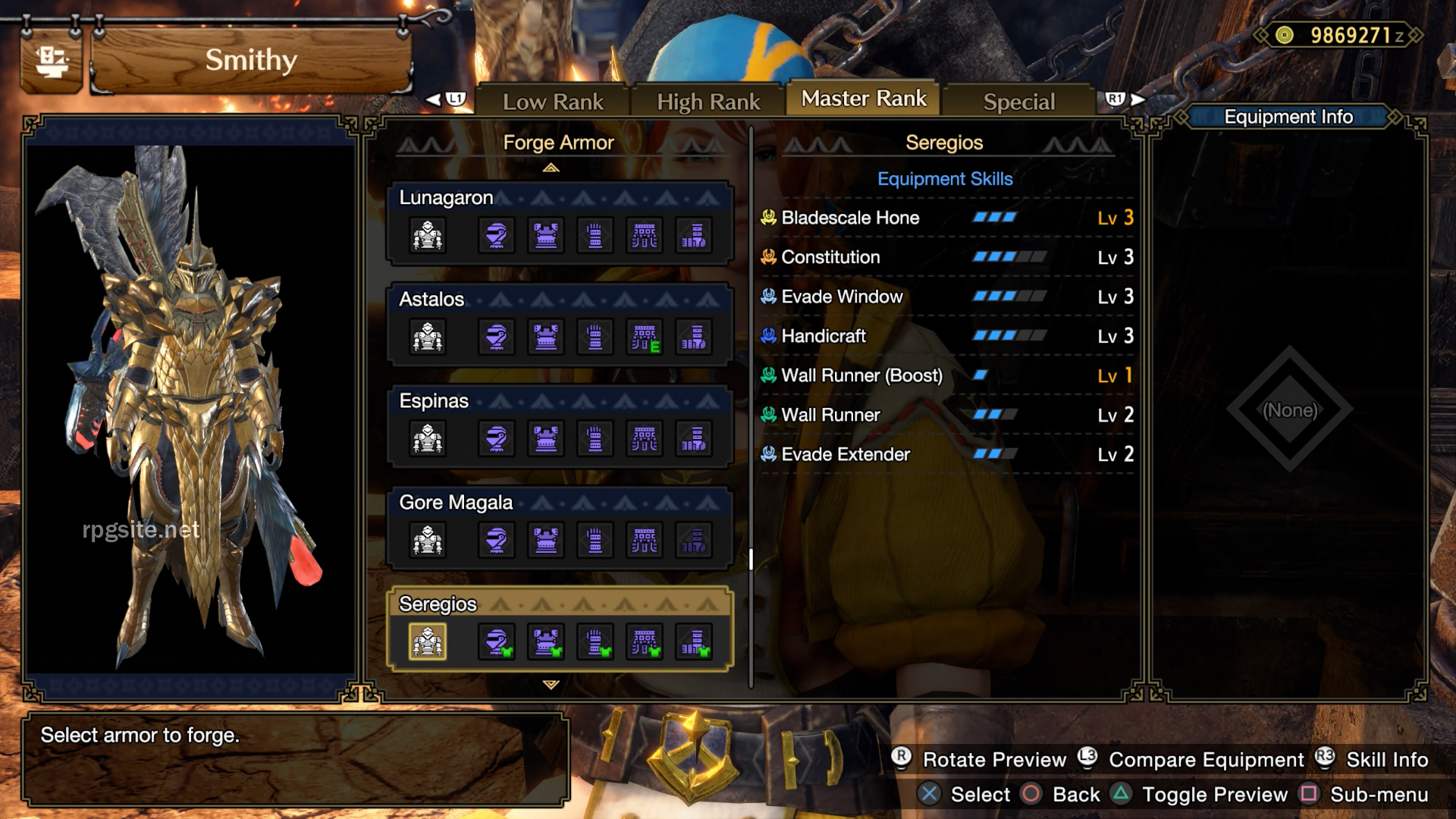Select the Gore Magala gauntlets icon
Image resolution: width=1456 pixels, height=819 pixels.
[595, 540]
